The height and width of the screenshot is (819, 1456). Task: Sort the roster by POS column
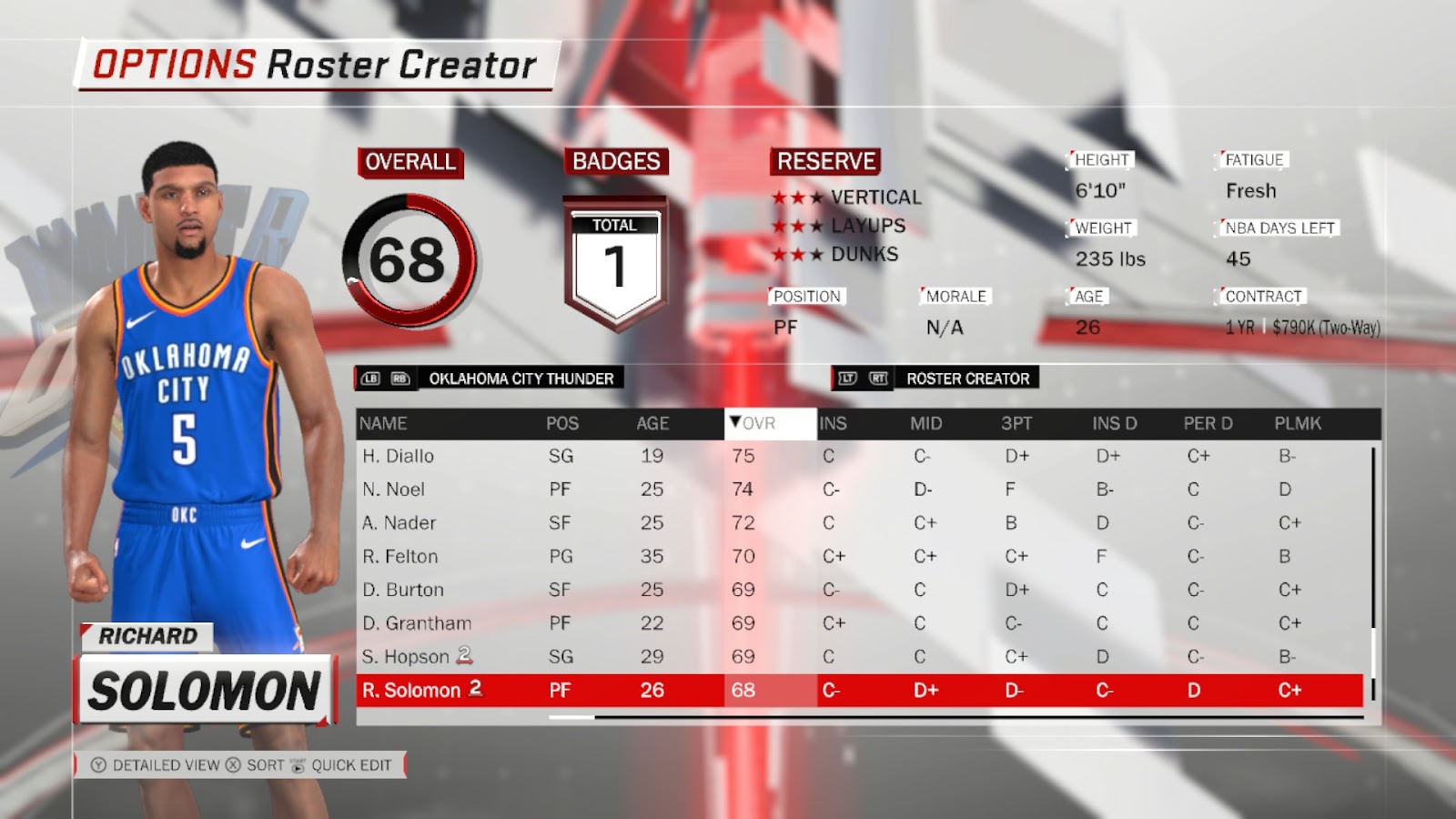[x=561, y=422]
